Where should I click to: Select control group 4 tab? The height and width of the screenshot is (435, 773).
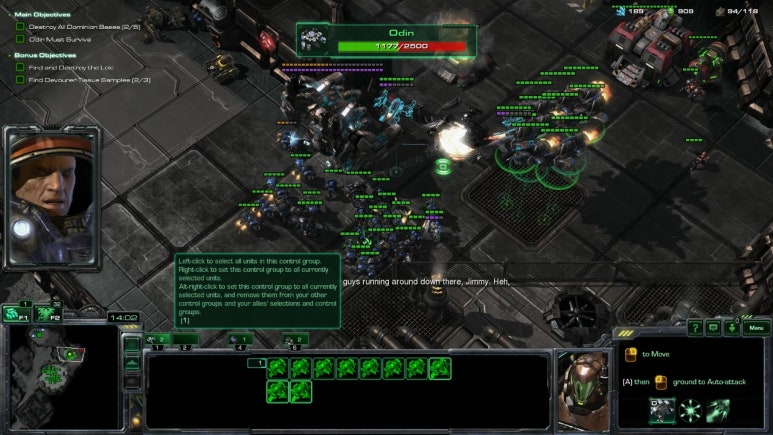[240, 340]
